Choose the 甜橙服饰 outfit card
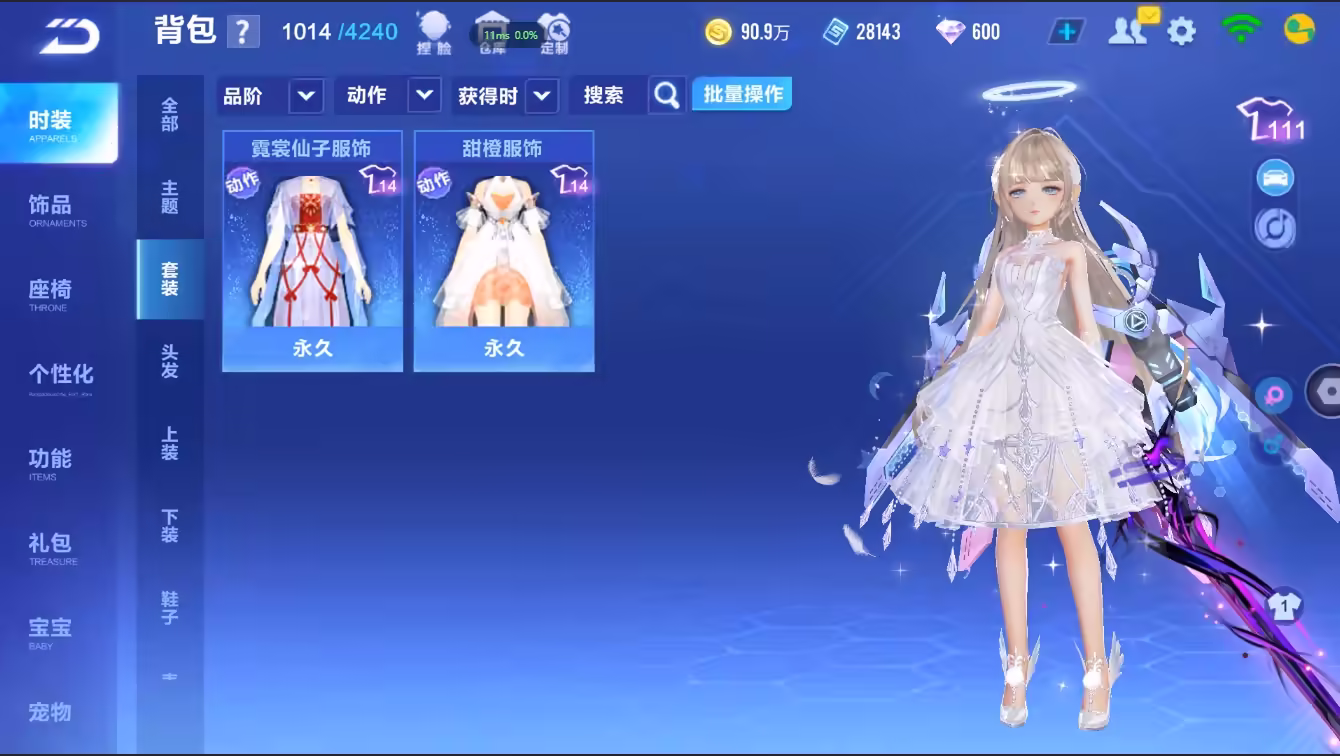1340x756 pixels. (504, 252)
